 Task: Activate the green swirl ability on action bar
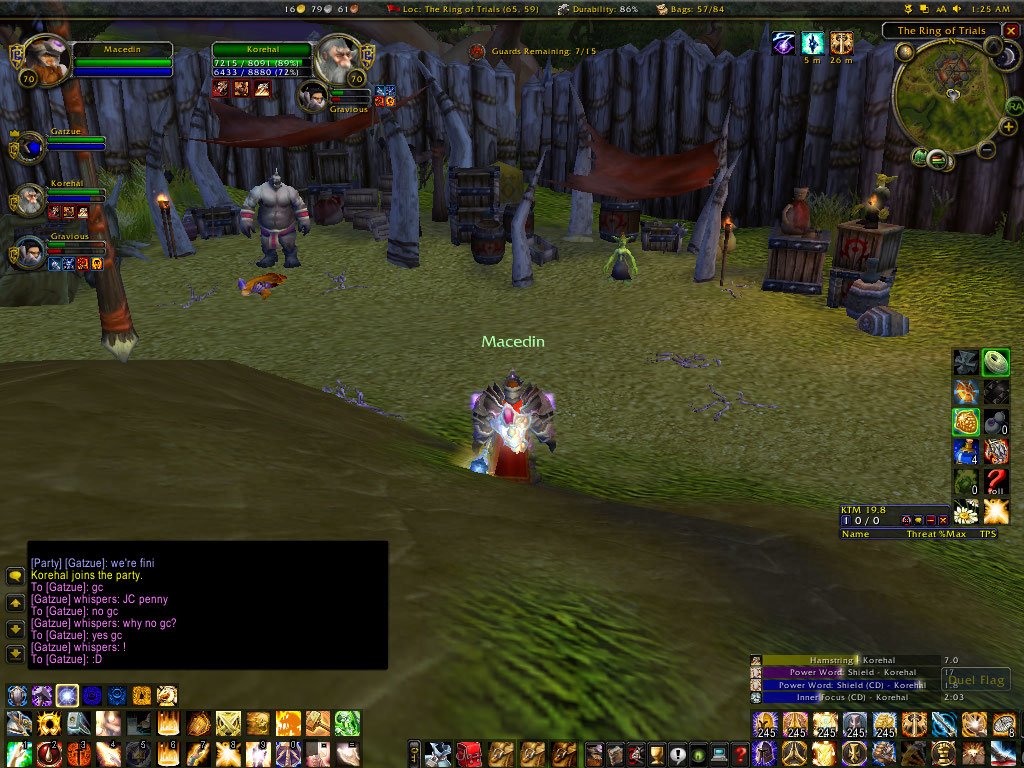347,723
